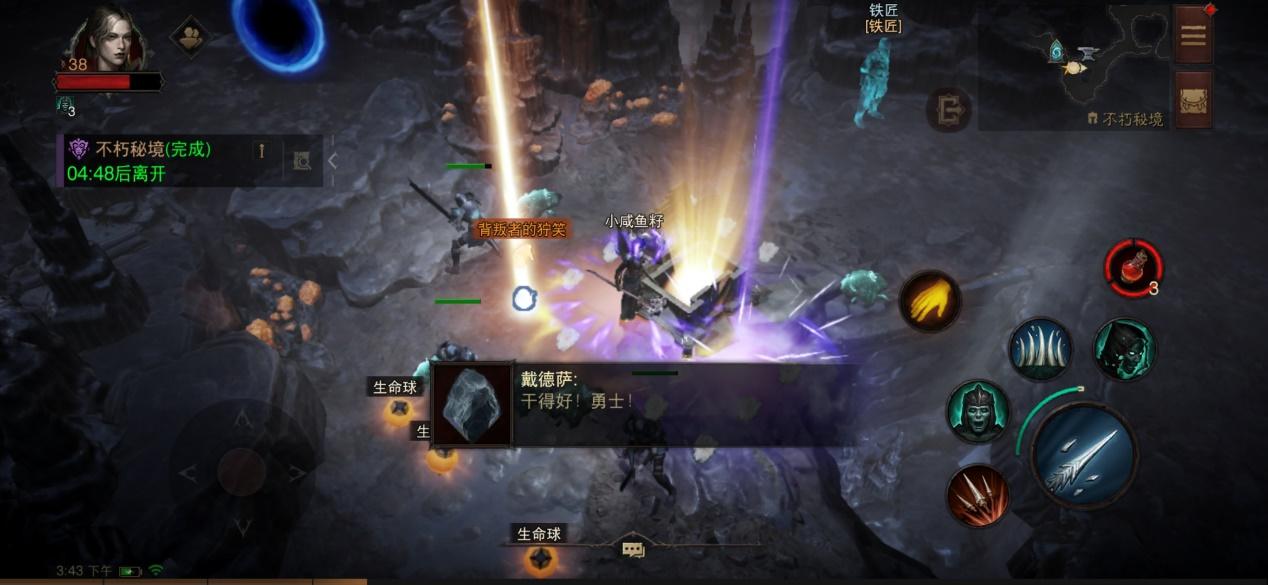Open the inventory bag button
This screenshot has width=1268, height=585.
[x=1193, y=99]
